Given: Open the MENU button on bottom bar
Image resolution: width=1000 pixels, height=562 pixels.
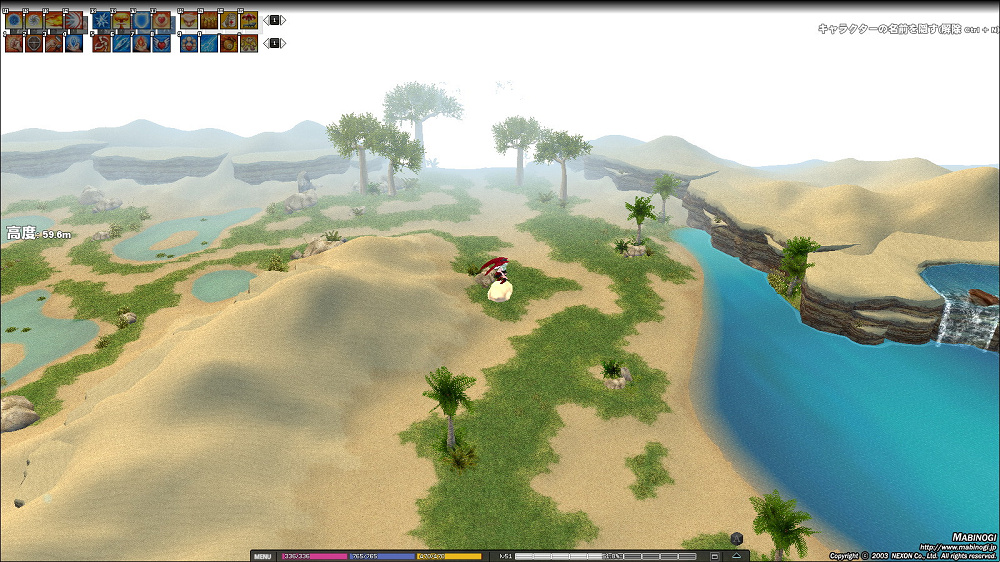Looking at the screenshot, I should click(263, 556).
